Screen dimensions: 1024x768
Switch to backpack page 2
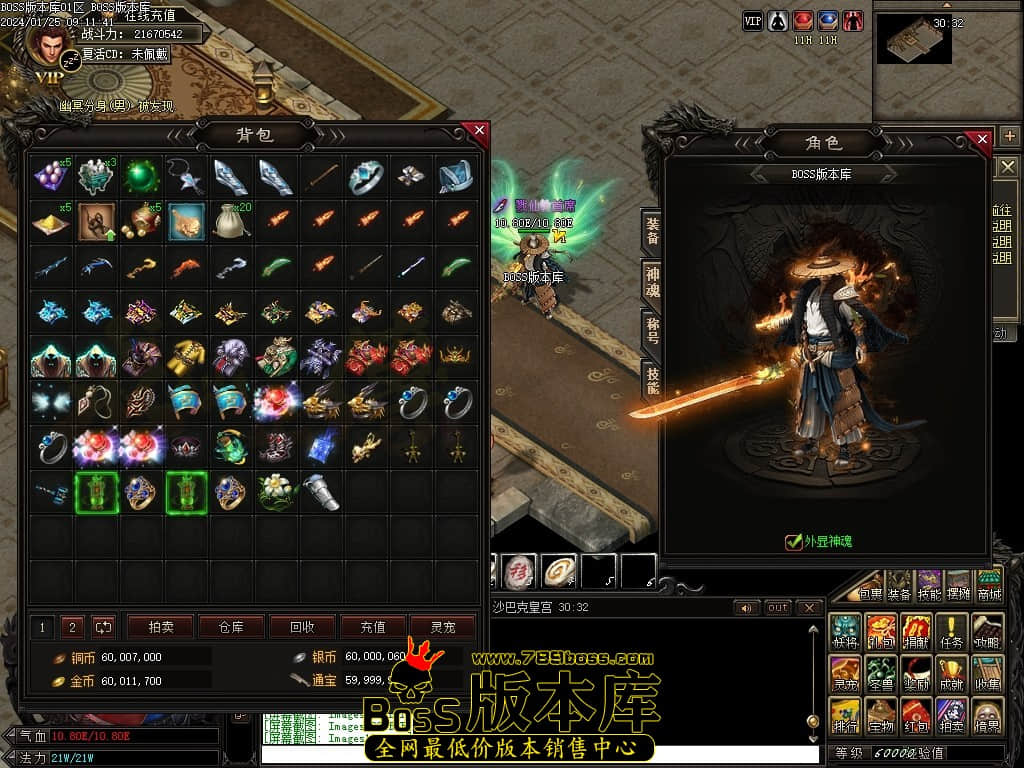click(71, 627)
